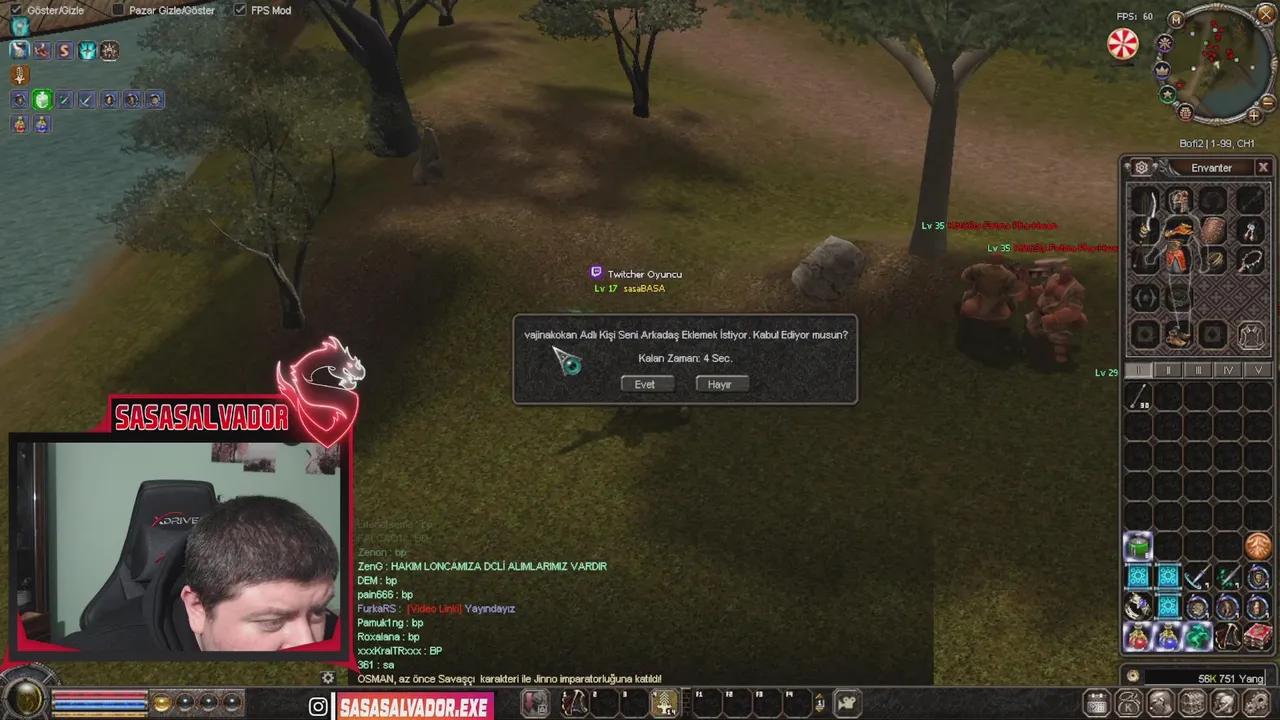The image size is (1280, 720).
Task: Select inventory page V
Action: (x=1258, y=370)
